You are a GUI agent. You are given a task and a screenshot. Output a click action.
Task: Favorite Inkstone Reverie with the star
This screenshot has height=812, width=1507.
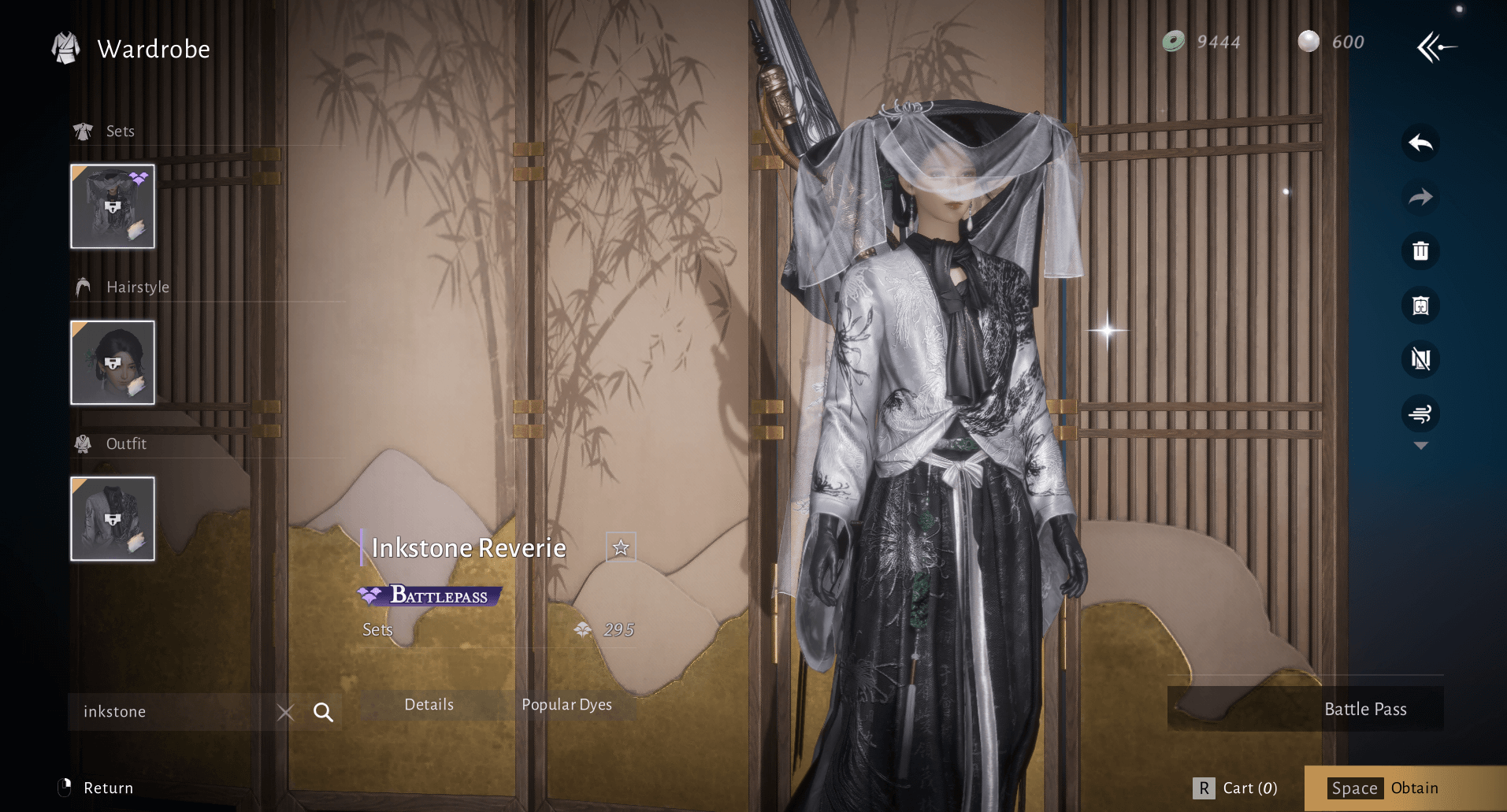pyautogui.click(x=621, y=547)
